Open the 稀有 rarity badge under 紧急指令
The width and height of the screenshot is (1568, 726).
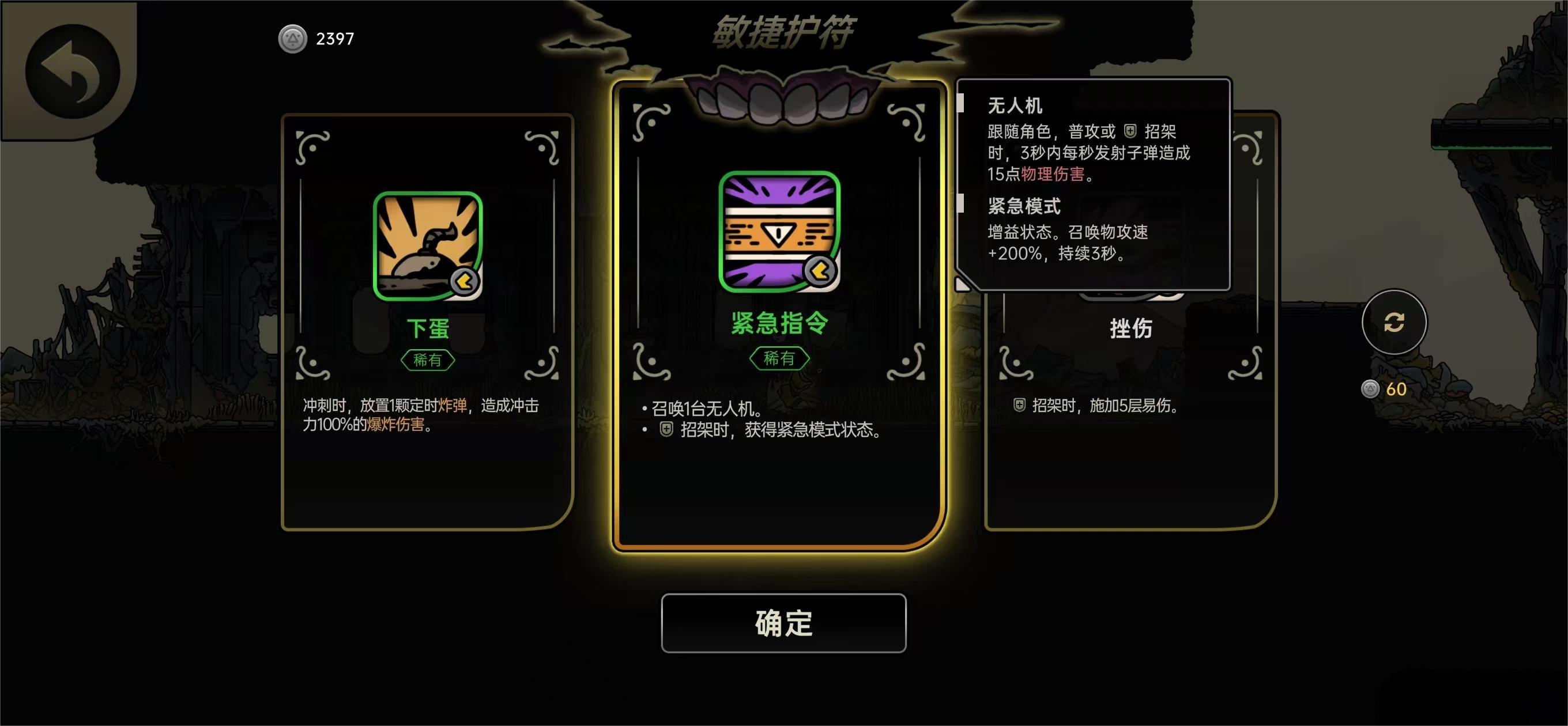tap(781, 358)
